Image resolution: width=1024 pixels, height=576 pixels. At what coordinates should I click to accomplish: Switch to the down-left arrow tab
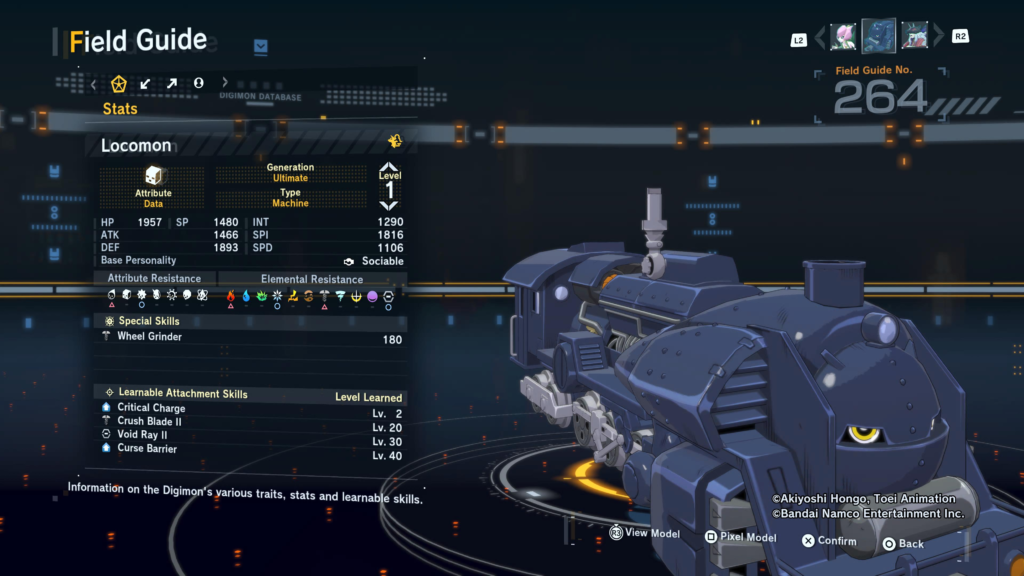(x=145, y=83)
